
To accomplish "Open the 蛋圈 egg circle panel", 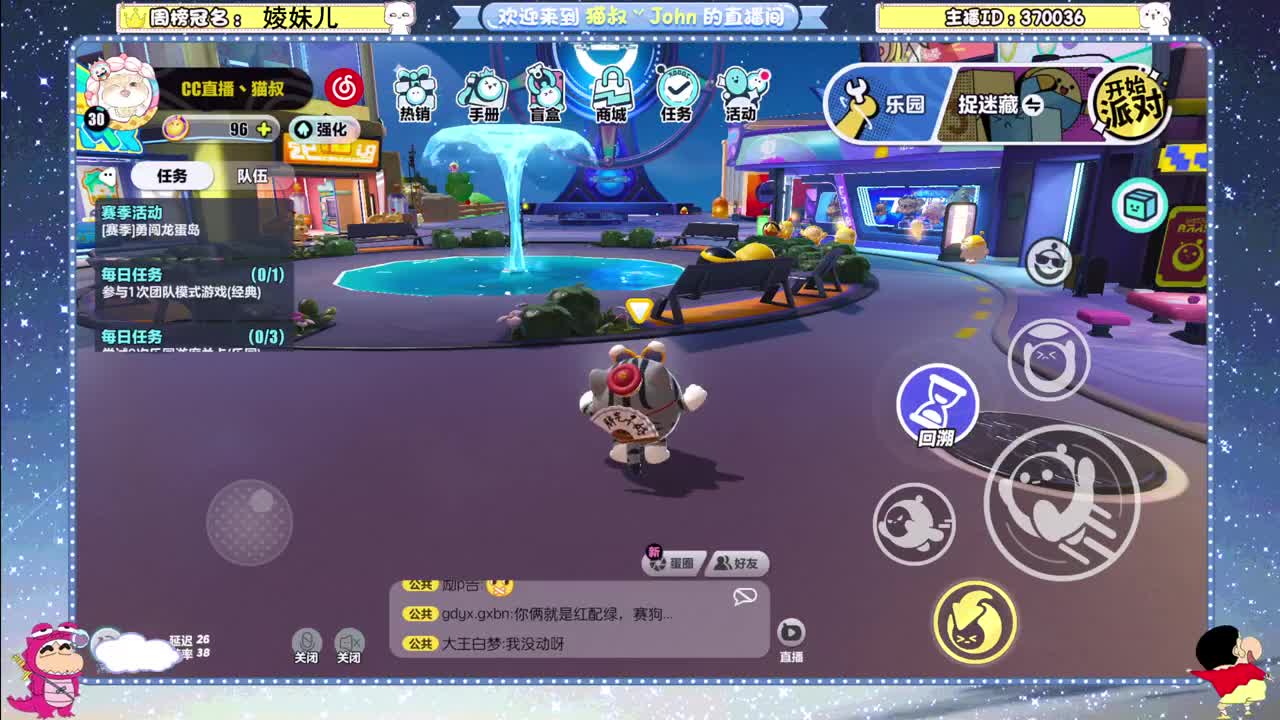I will [672, 563].
